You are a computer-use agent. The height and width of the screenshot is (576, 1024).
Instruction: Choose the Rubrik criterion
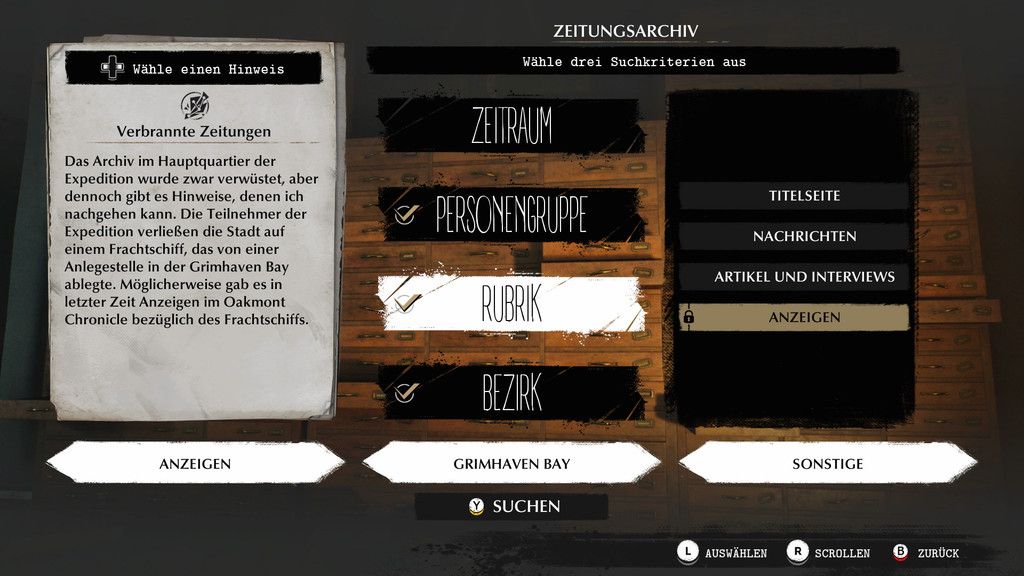point(510,304)
